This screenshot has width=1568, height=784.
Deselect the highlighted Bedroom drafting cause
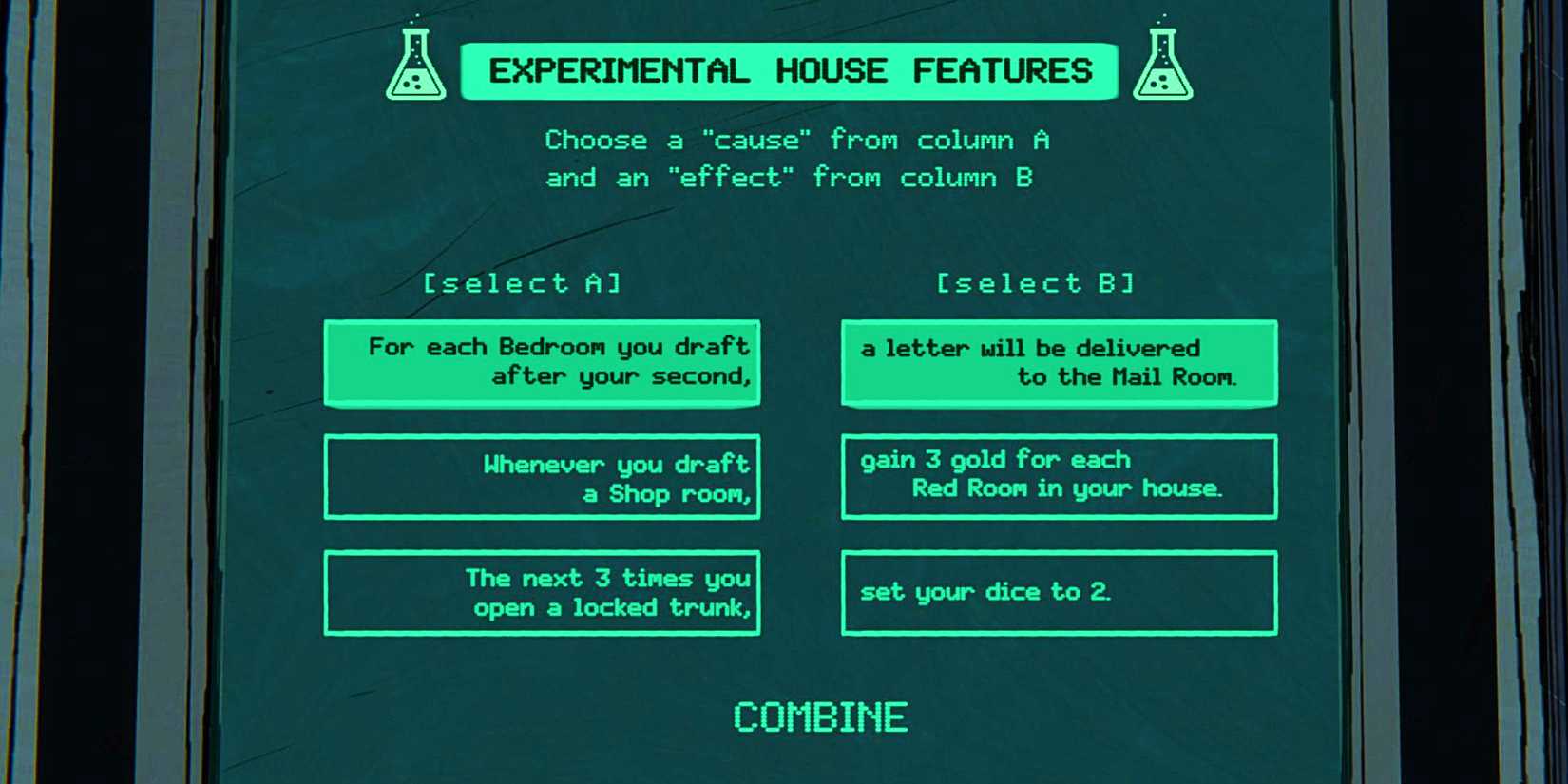[x=542, y=362]
